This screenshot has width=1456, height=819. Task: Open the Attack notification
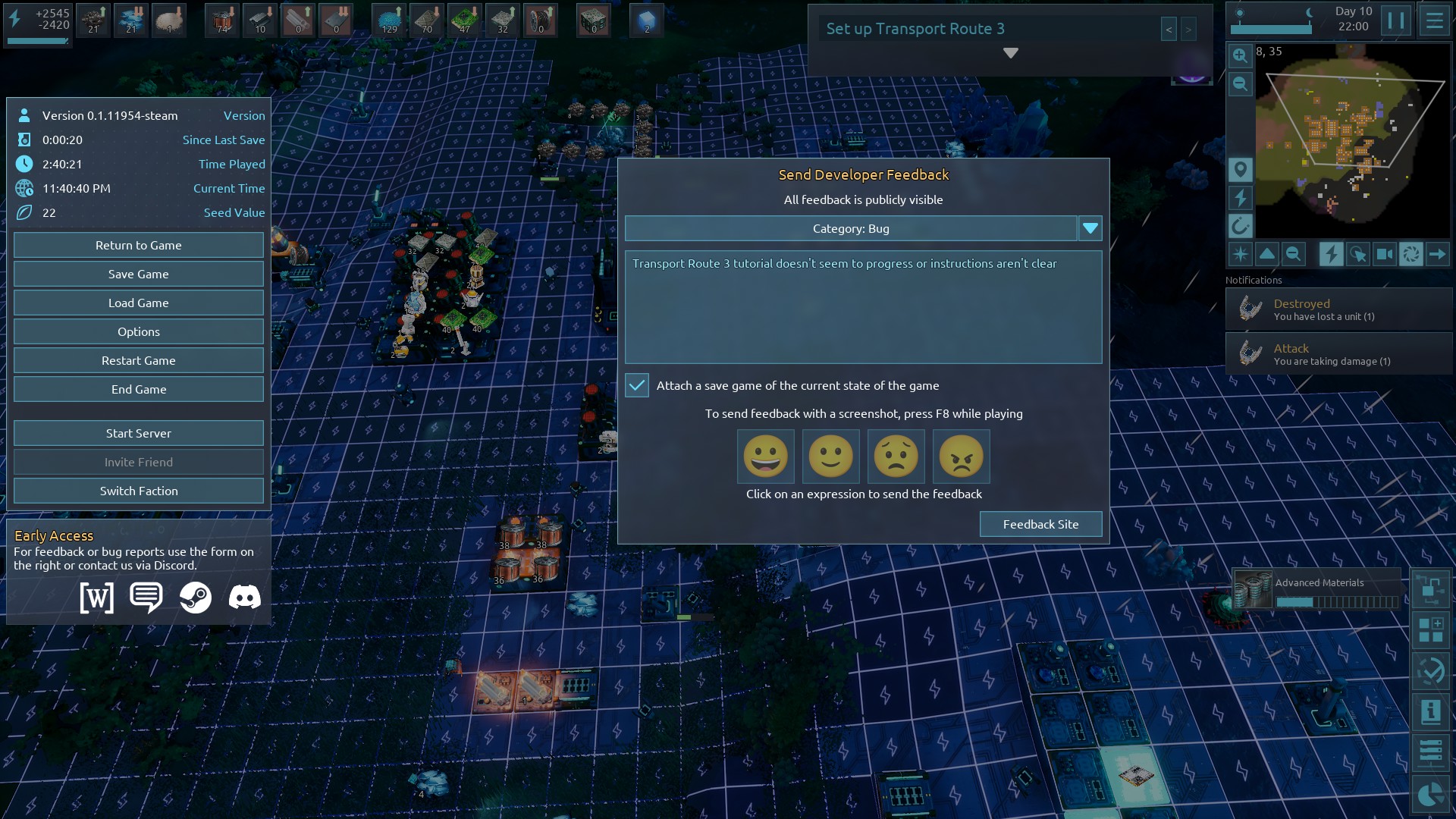coord(1338,354)
